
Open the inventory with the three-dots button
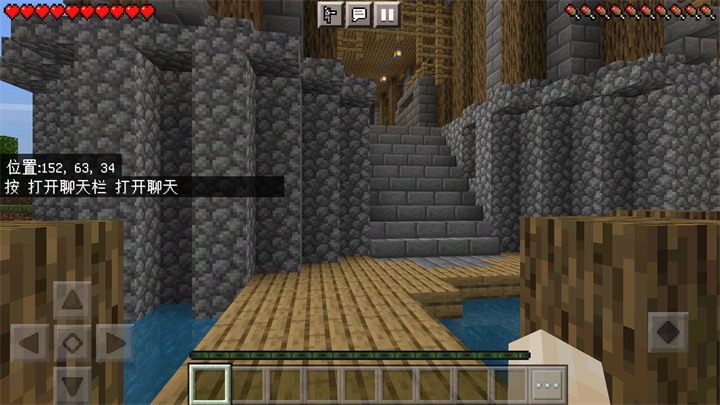pyautogui.click(x=547, y=384)
